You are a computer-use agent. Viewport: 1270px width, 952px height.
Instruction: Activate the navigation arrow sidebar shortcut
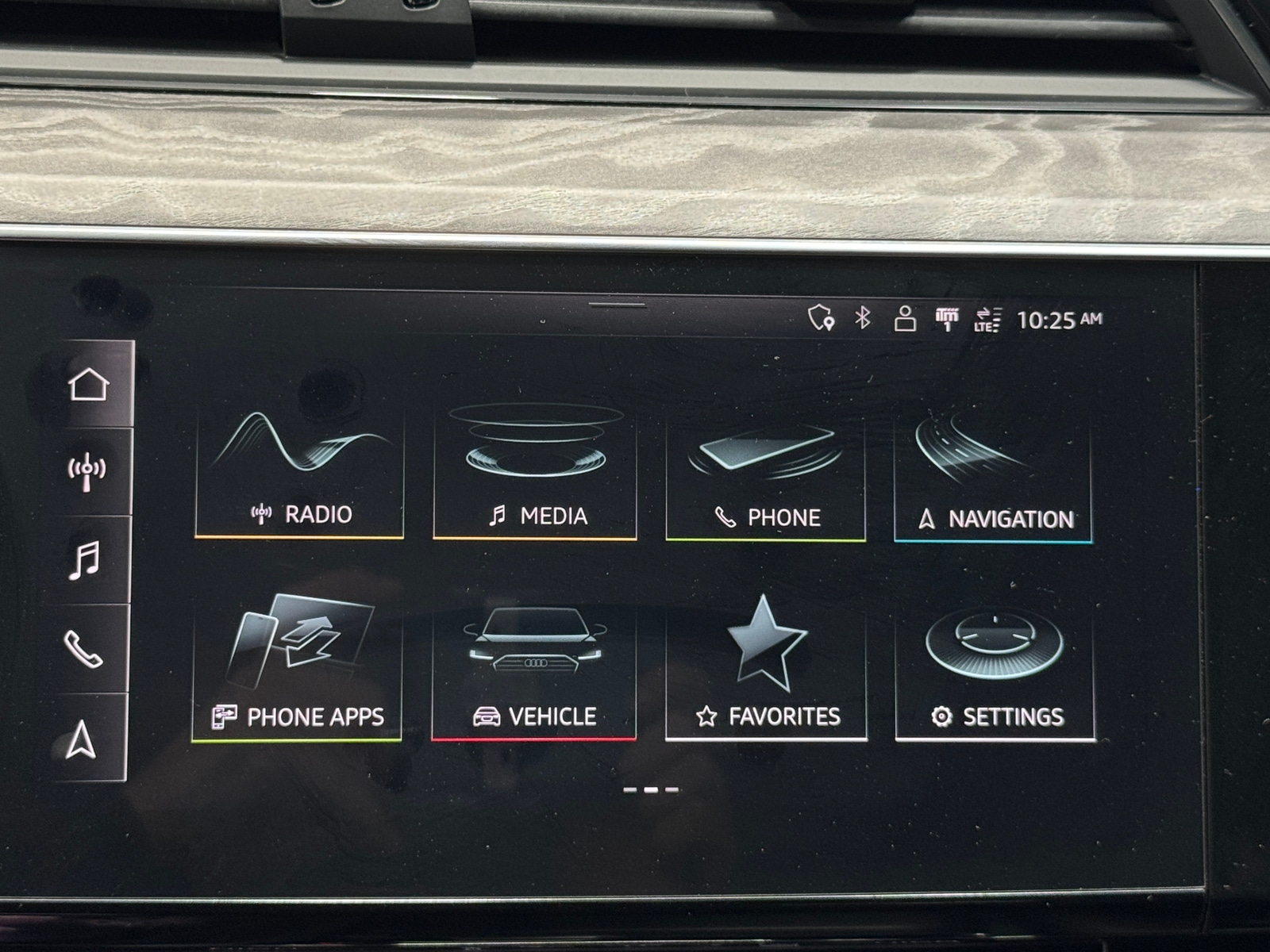(x=82, y=739)
